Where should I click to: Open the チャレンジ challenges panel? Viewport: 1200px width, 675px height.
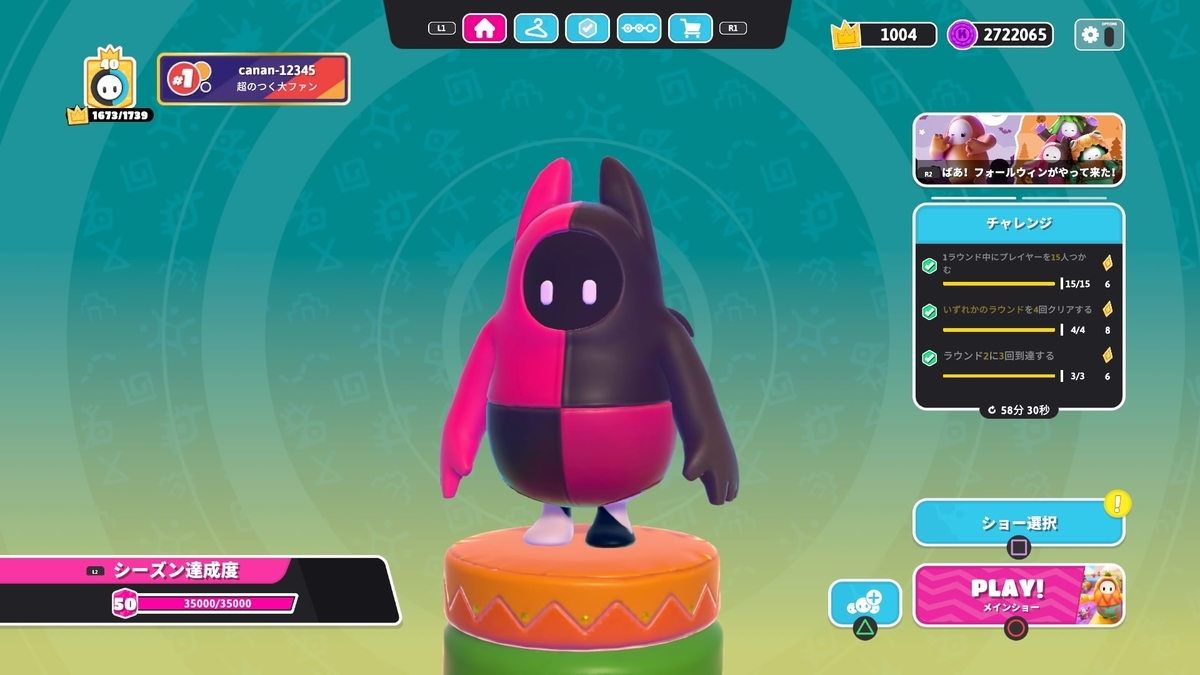(x=1018, y=222)
